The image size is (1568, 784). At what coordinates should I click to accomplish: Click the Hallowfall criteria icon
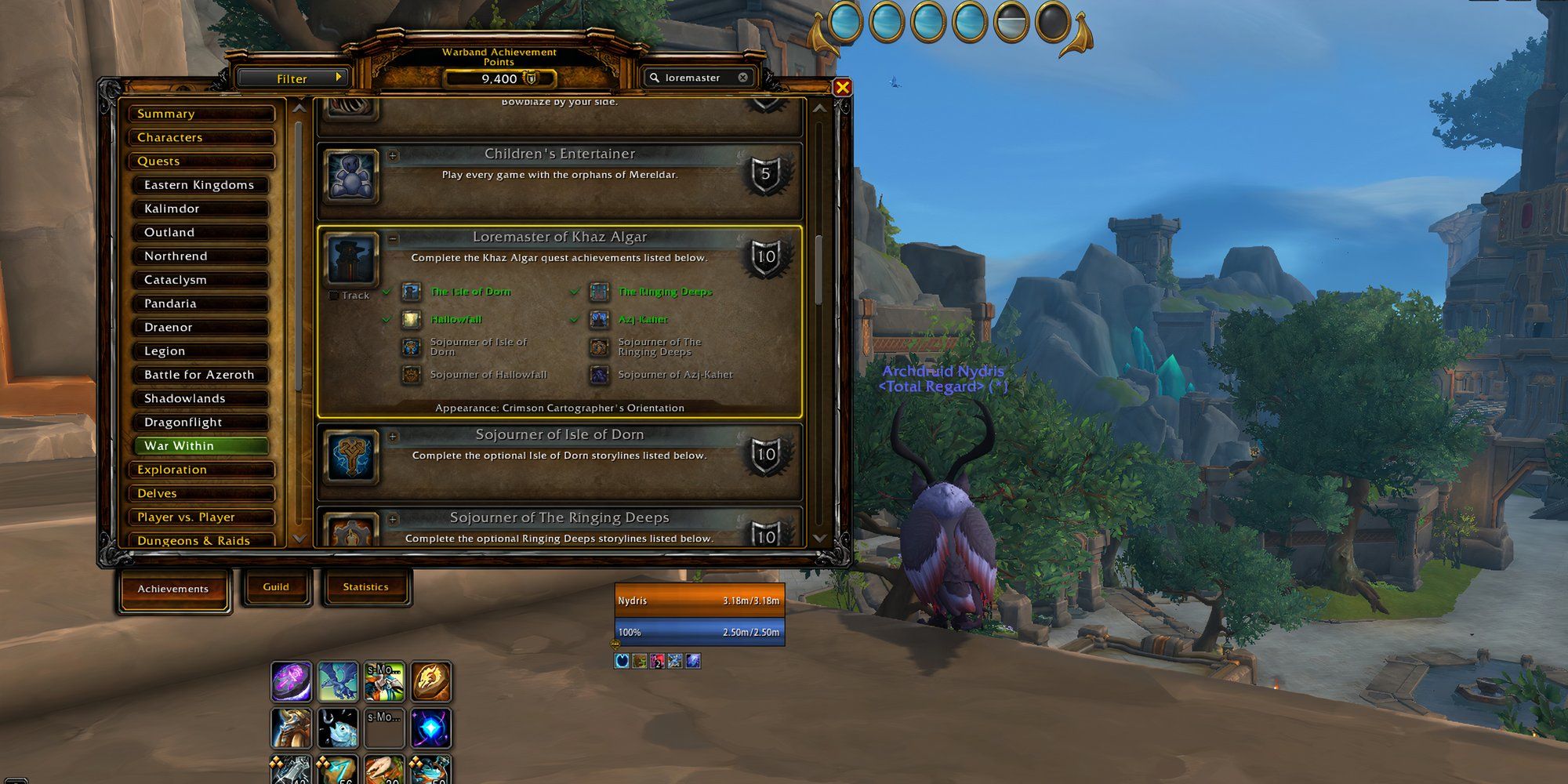coord(410,319)
